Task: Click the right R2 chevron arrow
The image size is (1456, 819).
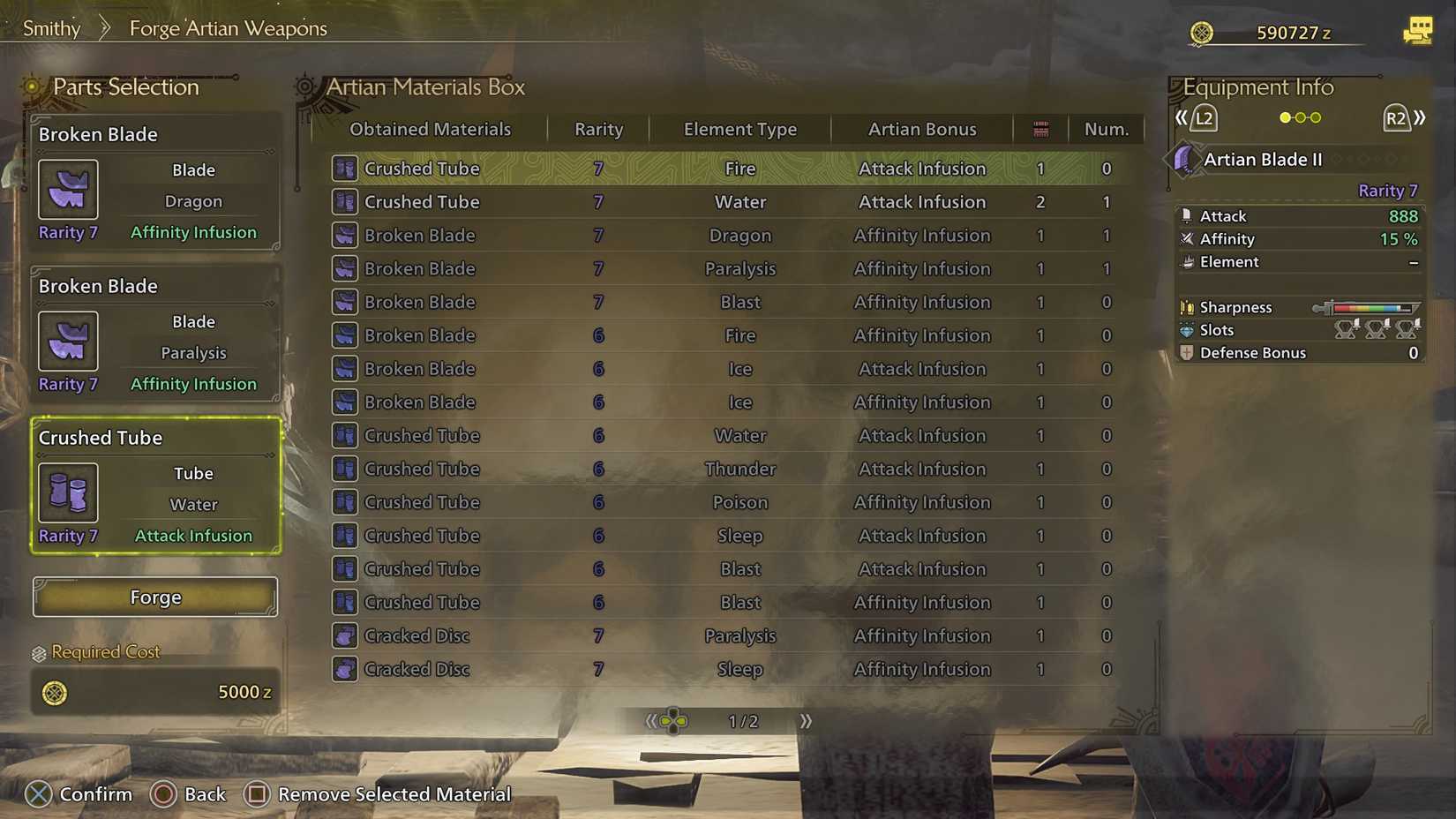Action: pos(1420,116)
